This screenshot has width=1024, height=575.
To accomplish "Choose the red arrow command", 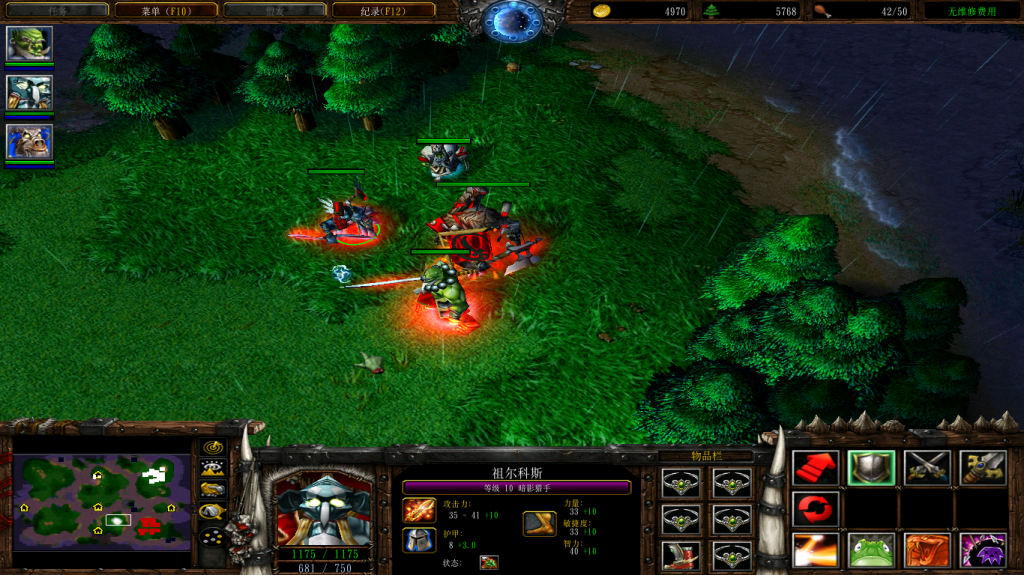I will point(815,467).
